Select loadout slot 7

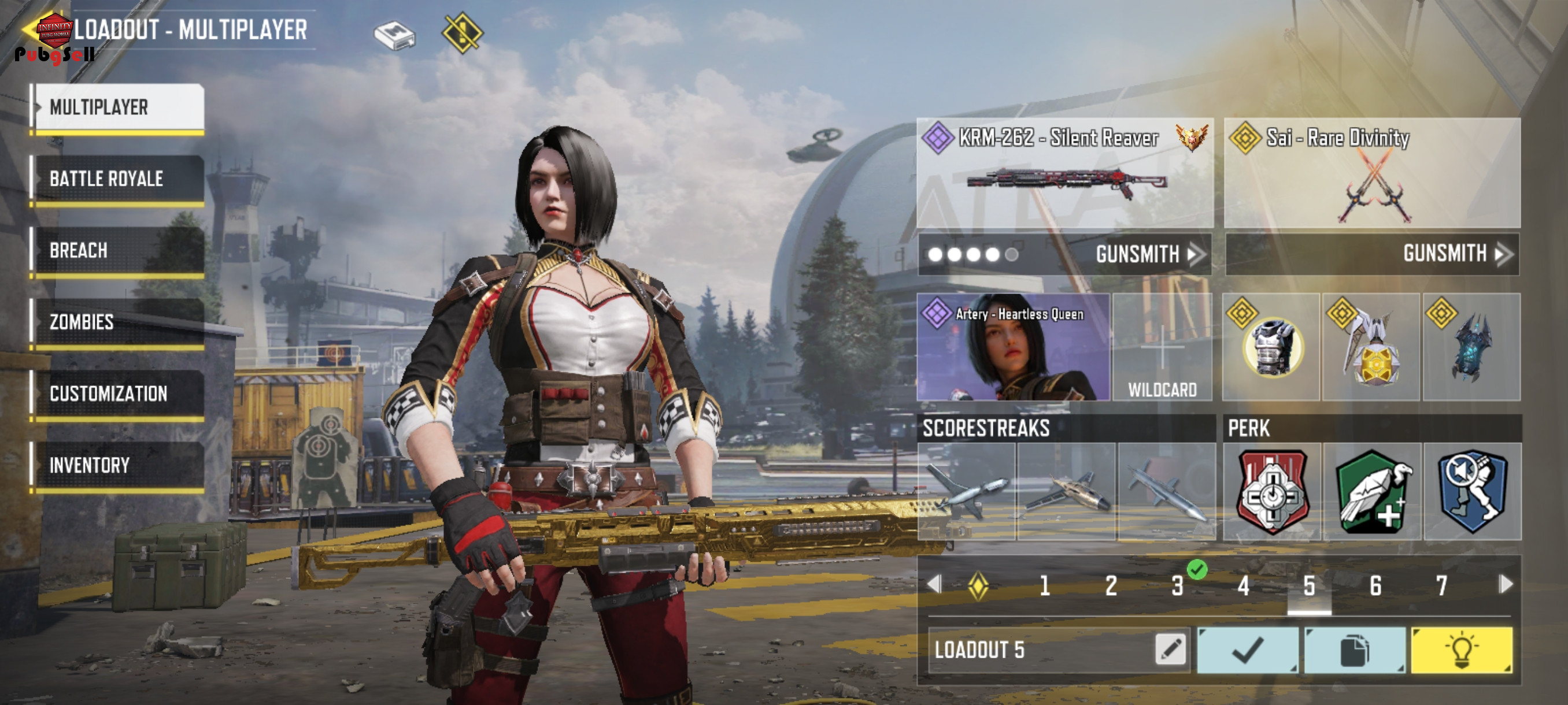1441,586
